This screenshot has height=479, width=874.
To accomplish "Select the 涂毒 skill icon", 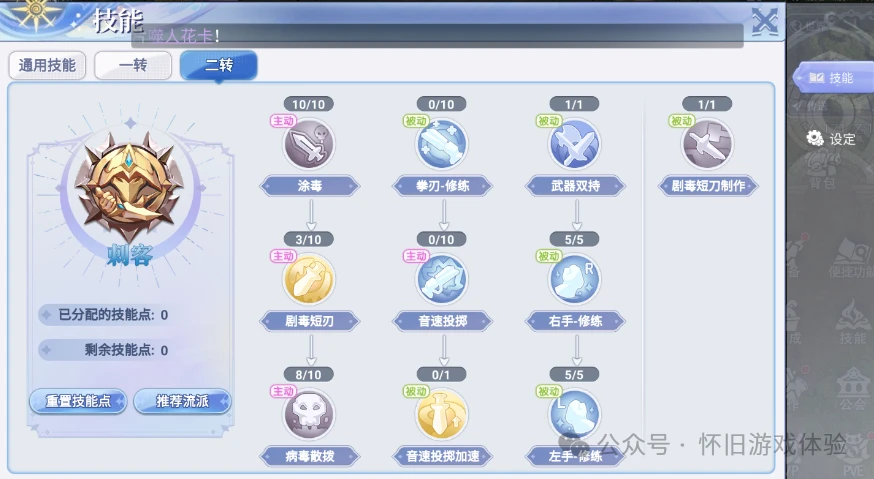I will [x=309, y=144].
